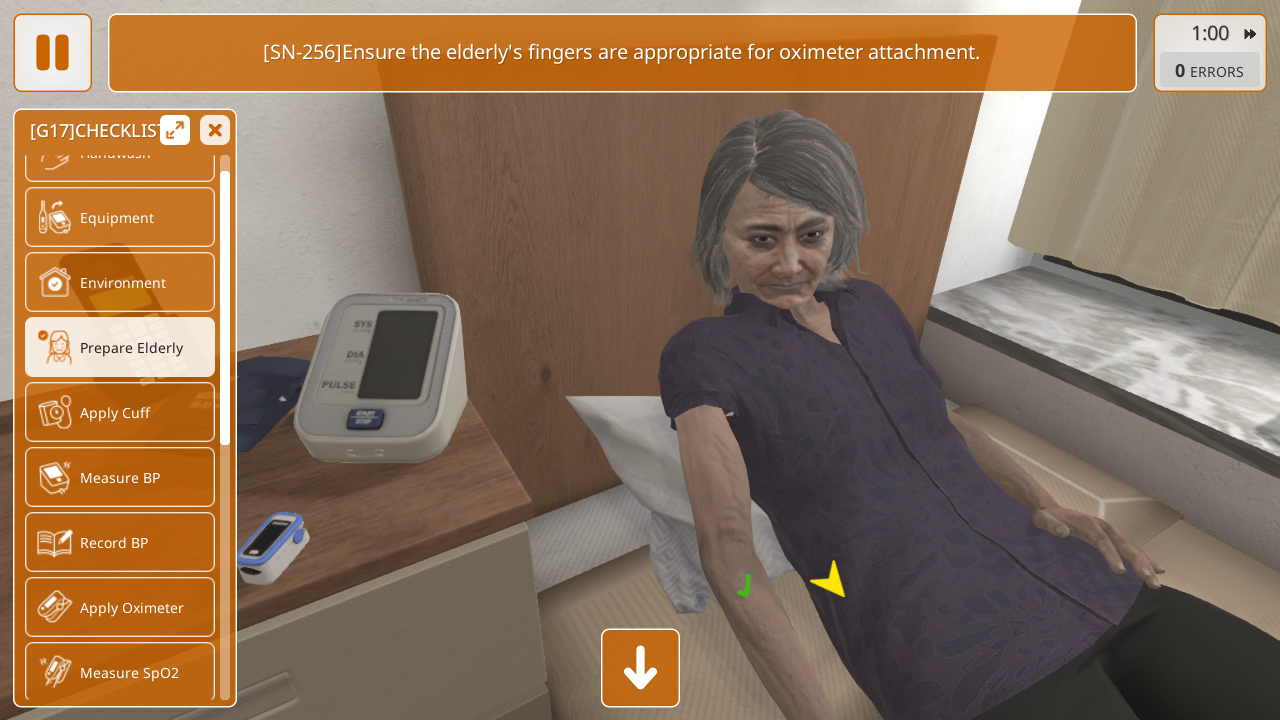
Task: Choose the Prepare Elderly checklist step
Action: coord(120,347)
